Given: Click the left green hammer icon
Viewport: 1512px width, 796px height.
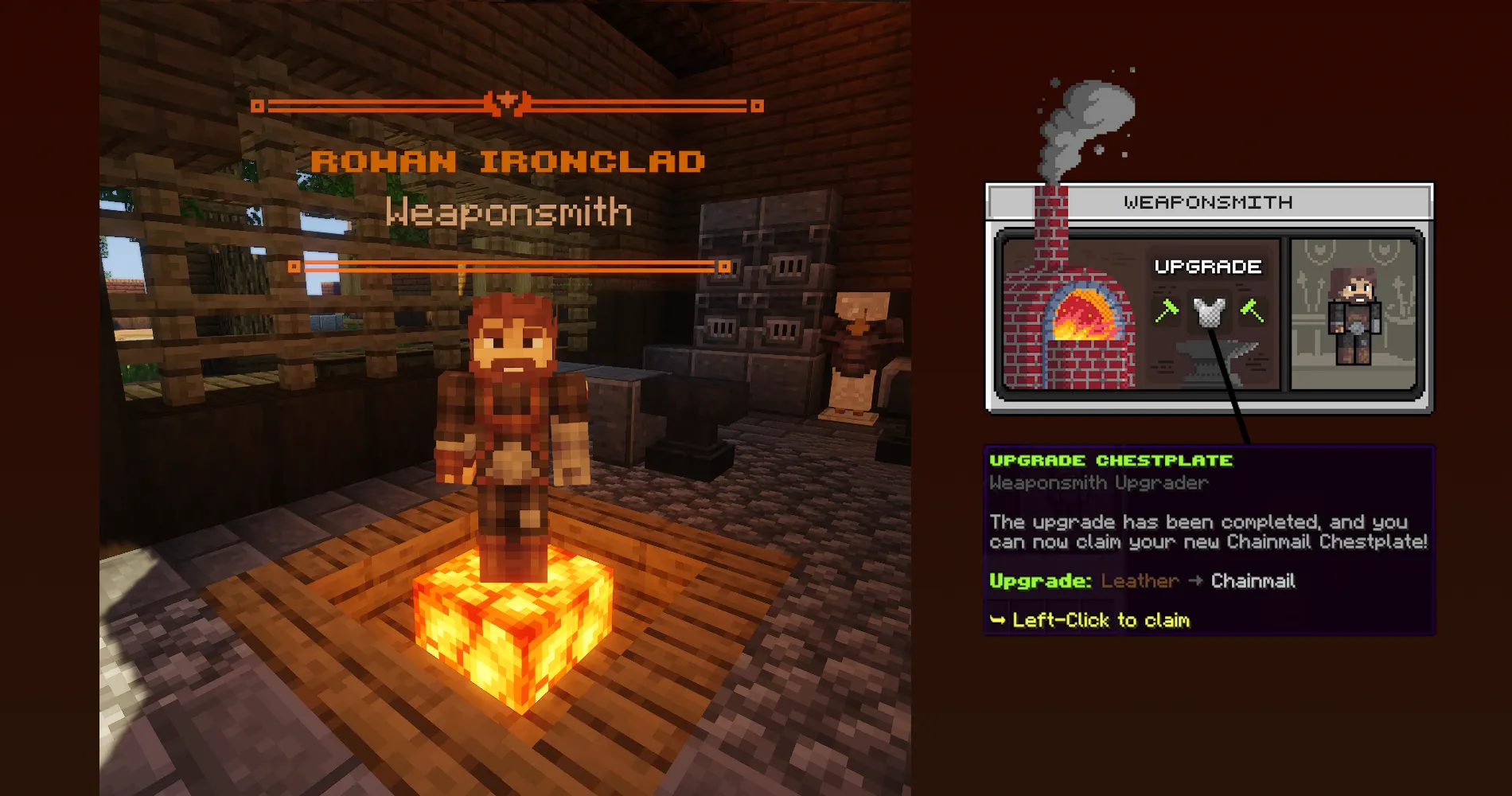Looking at the screenshot, I should (x=1166, y=312).
